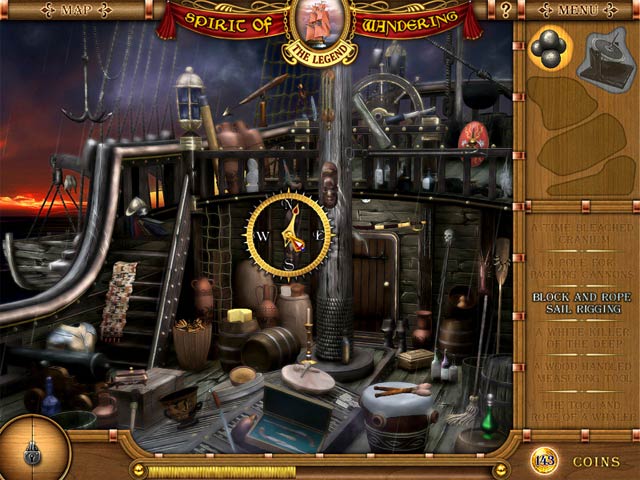640x480 pixels.
Task: Click the ship emblem in the title banner
Action: (319, 22)
